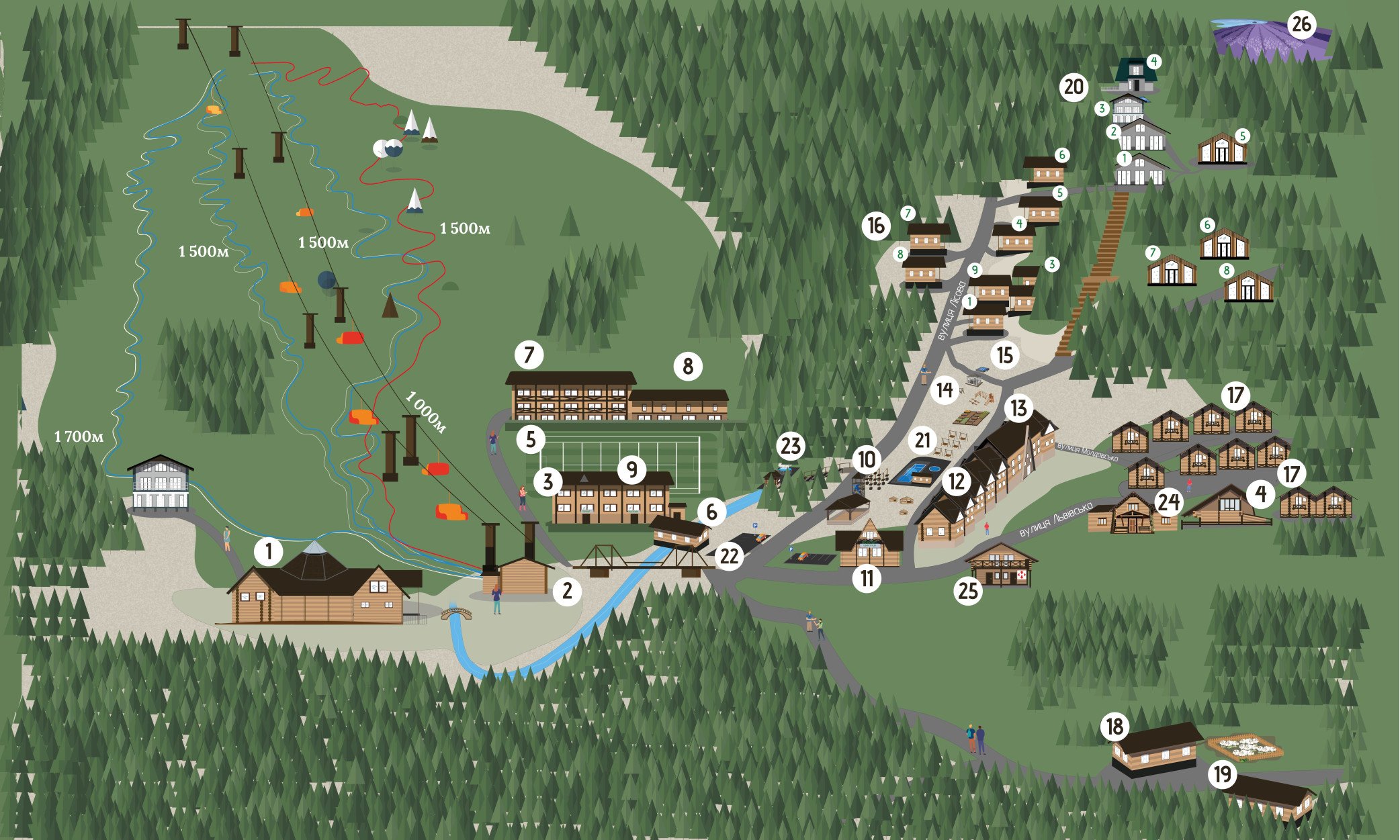Choose location marker 11
Image resolution: width=1400 pixels, height=840 pixels.
coord(867,579)
